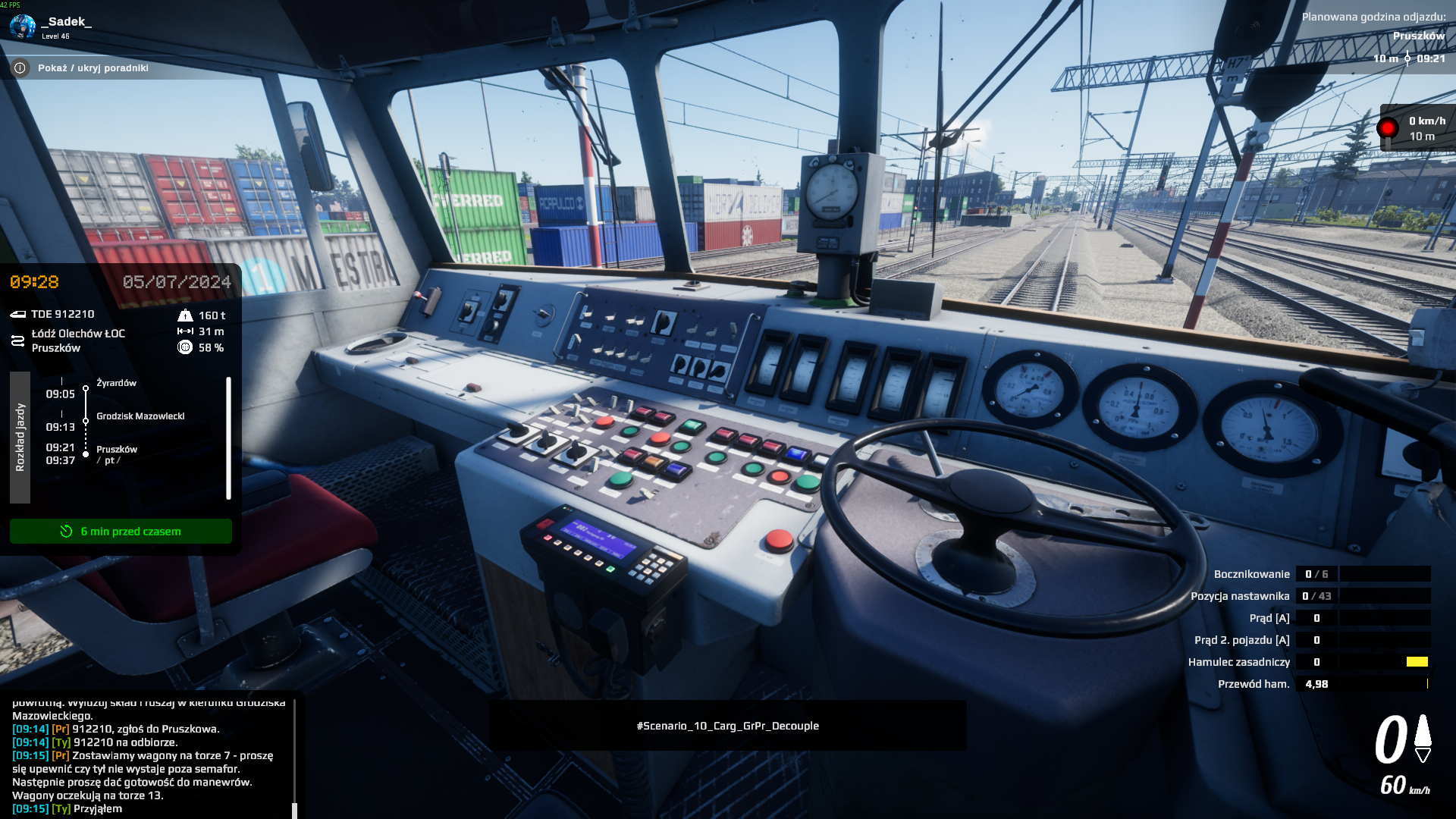Image resolution: width=1456 pixels, height=819 pixels.
Task: Open the Rozkład jazdy timetable tab
Action: pos(20,438)
